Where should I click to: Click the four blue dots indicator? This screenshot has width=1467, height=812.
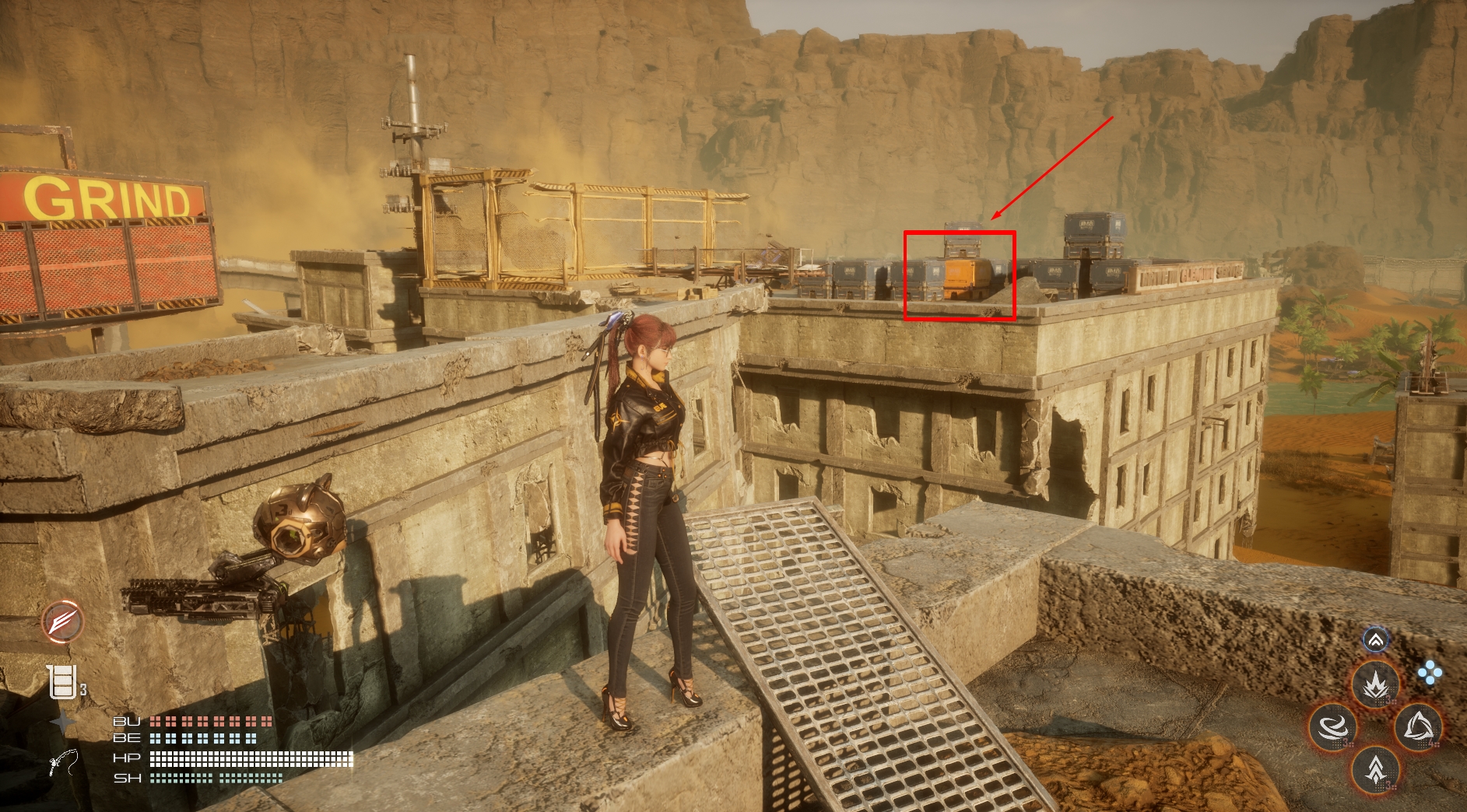1430,674
